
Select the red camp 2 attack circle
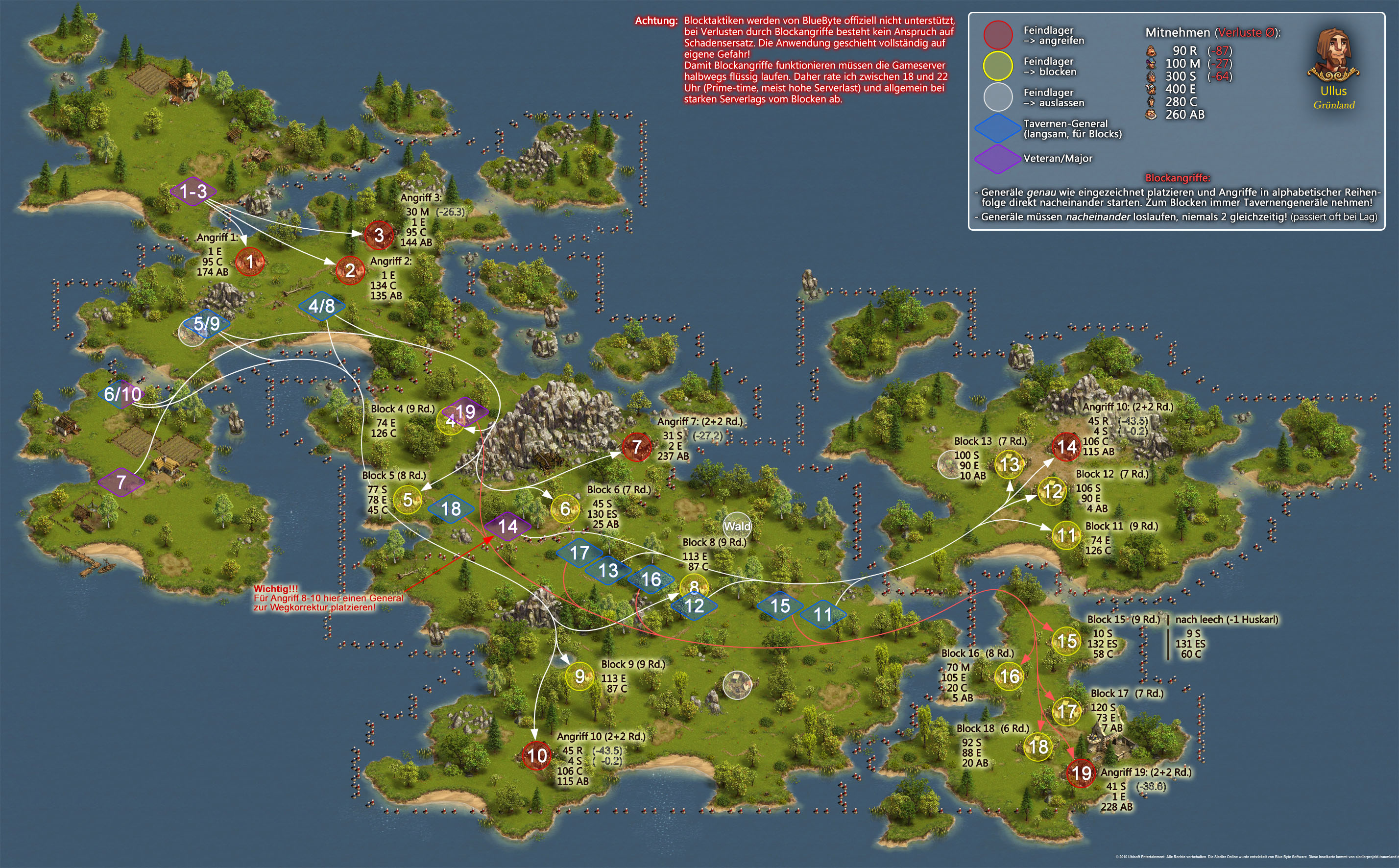(350, 270)
